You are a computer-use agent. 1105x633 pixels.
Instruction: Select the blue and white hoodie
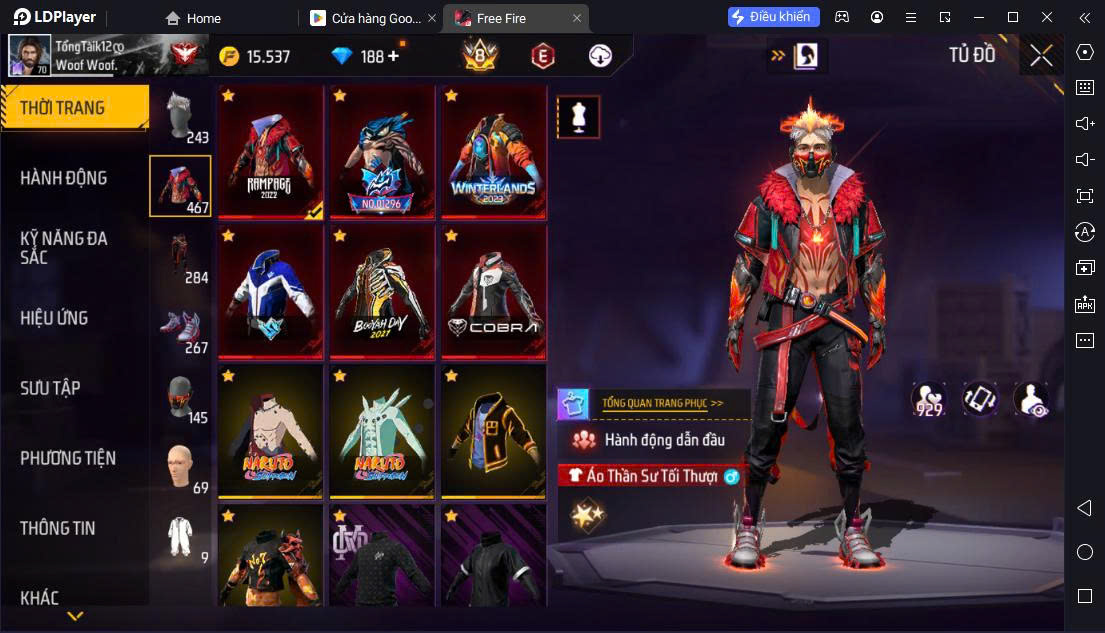click(x=271, y=291)
